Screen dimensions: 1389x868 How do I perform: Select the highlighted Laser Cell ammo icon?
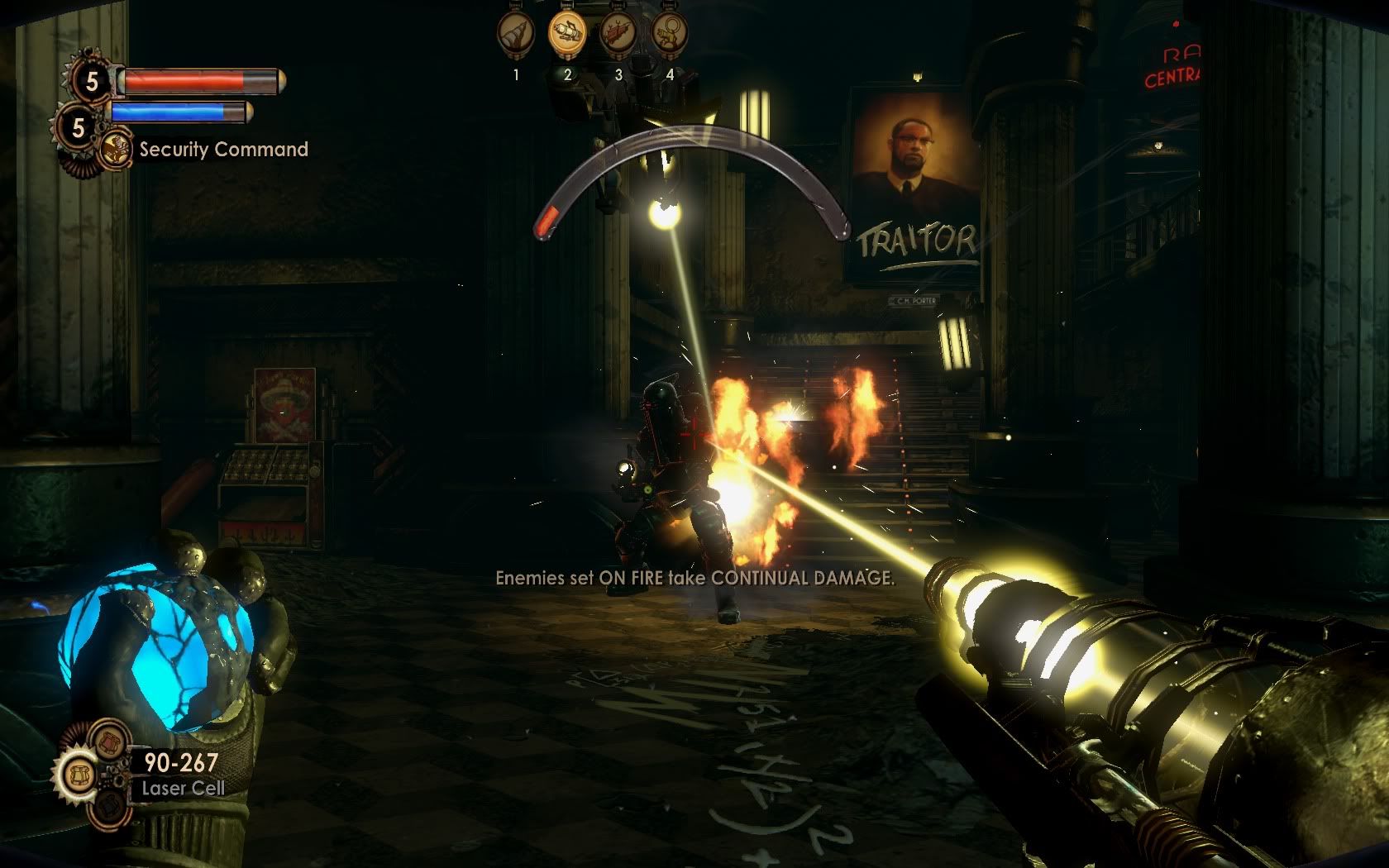tap(77, 775)
